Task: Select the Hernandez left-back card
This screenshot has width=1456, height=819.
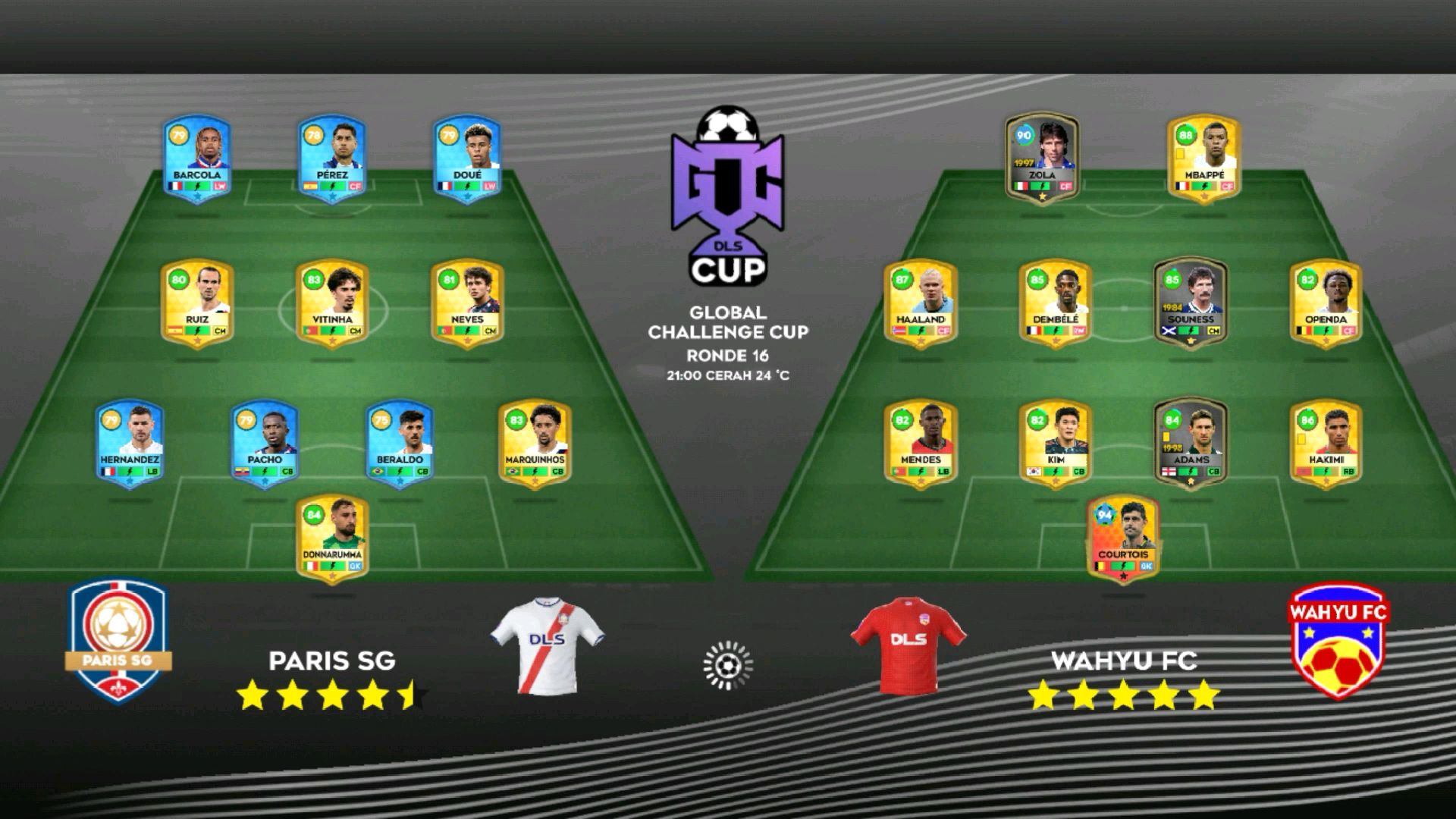Action: pyautogui.click(x=130, y=444)
